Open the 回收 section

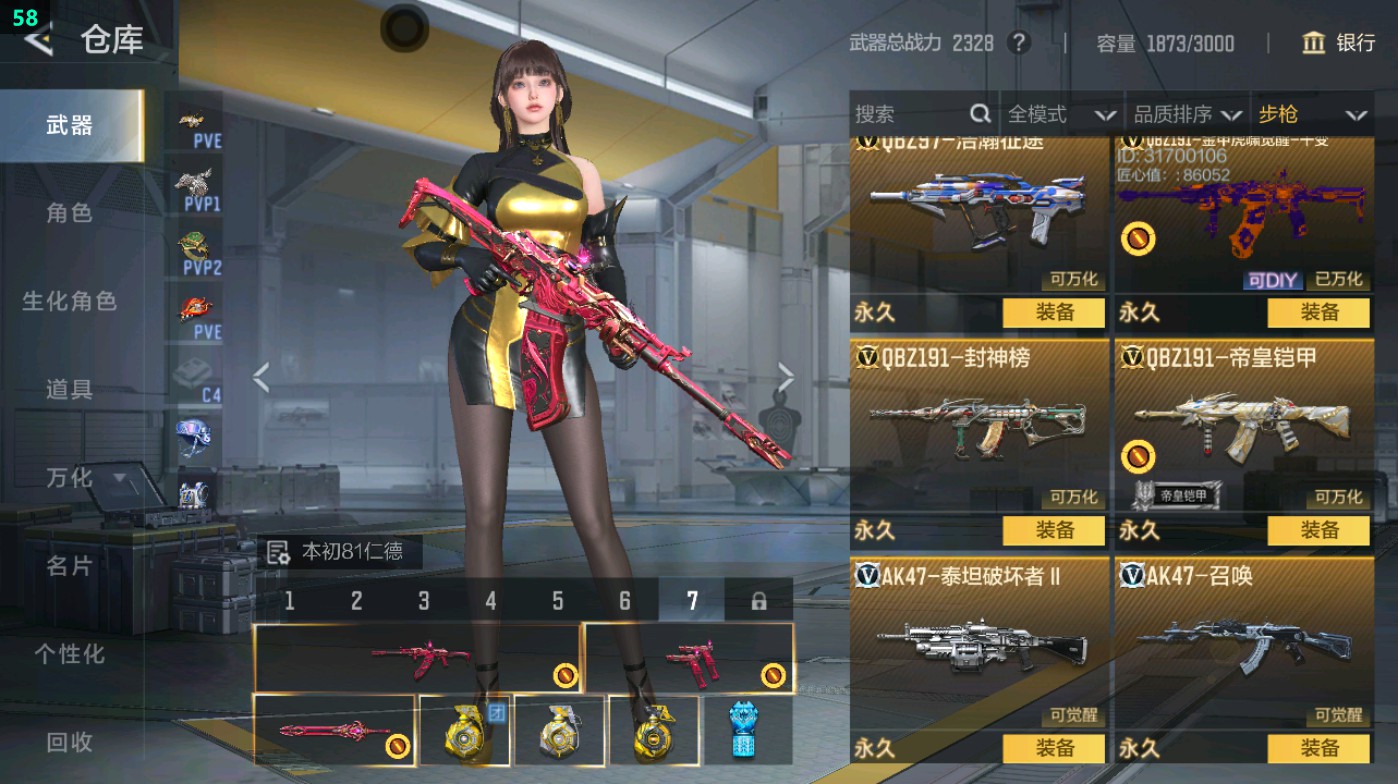[x=69, y=742]
